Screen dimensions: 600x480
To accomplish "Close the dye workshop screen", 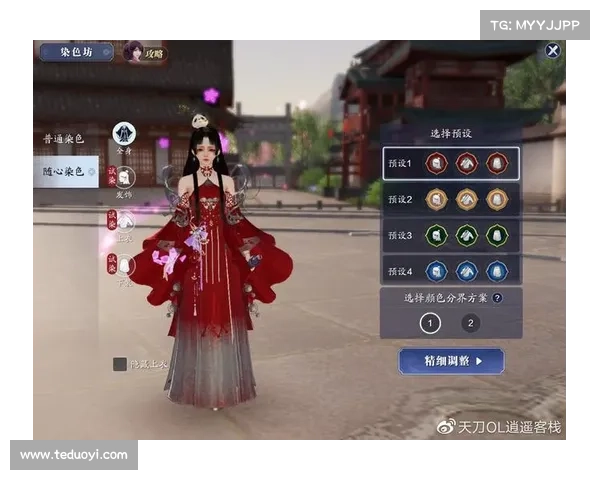I will click(x=552, y=50).
